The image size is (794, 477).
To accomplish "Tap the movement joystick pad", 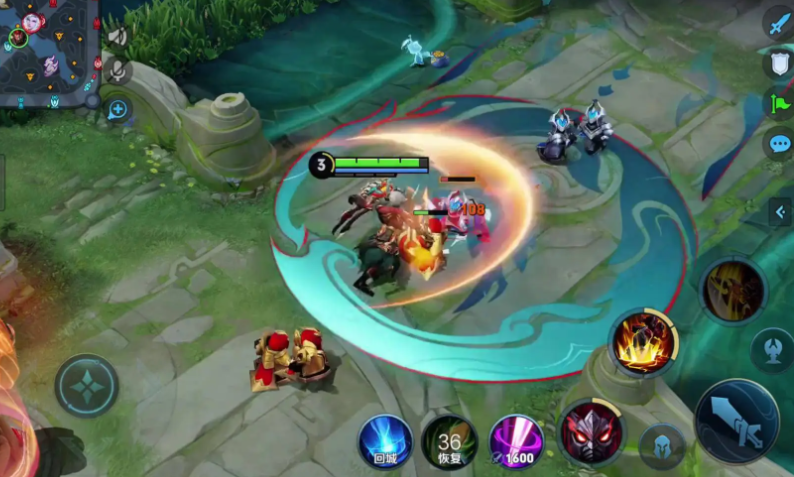I will pos(87,385).
